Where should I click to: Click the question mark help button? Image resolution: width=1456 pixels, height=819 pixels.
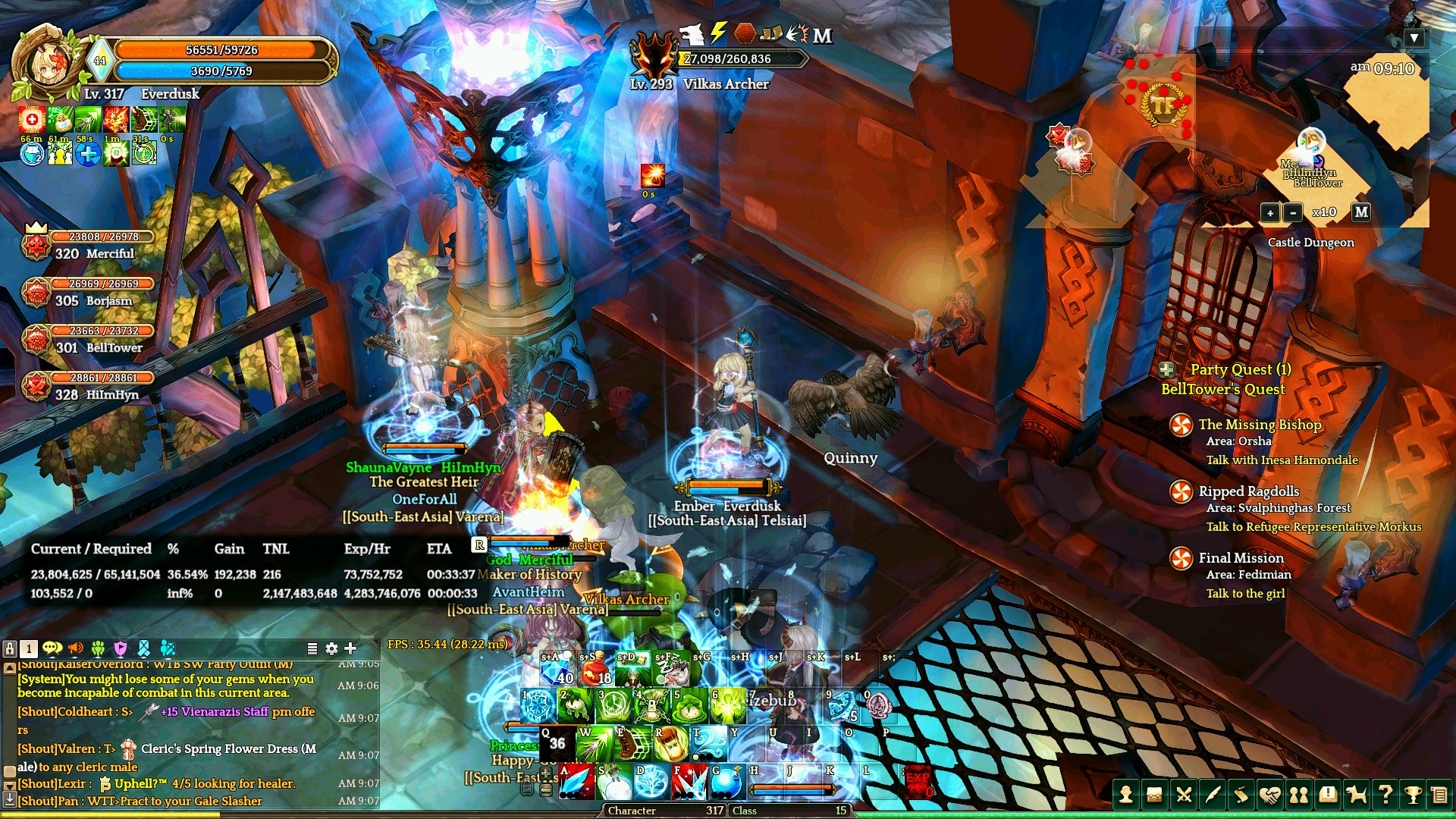pos(1385,794)
